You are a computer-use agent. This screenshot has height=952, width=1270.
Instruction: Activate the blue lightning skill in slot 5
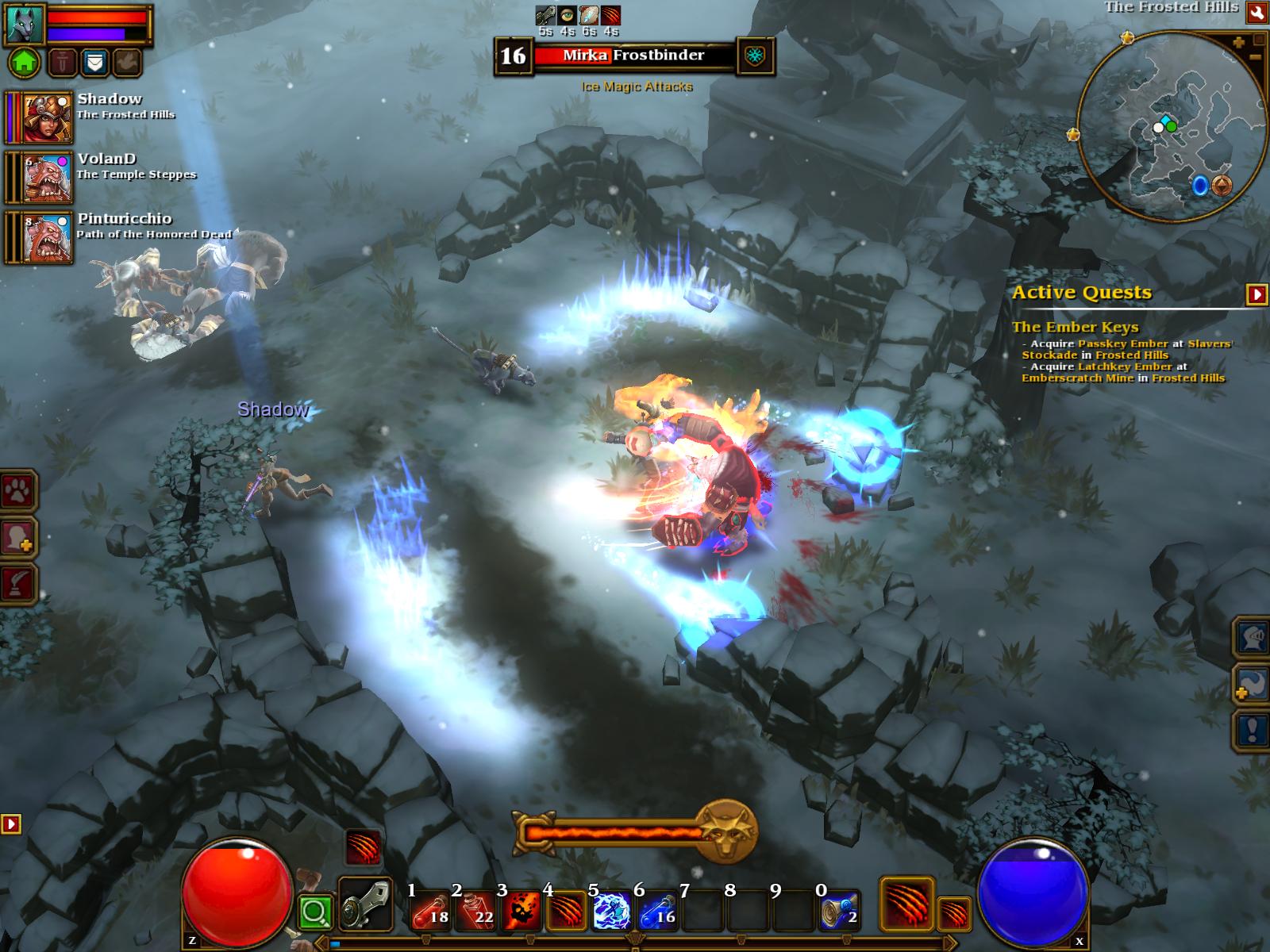[x=611, y=910]
